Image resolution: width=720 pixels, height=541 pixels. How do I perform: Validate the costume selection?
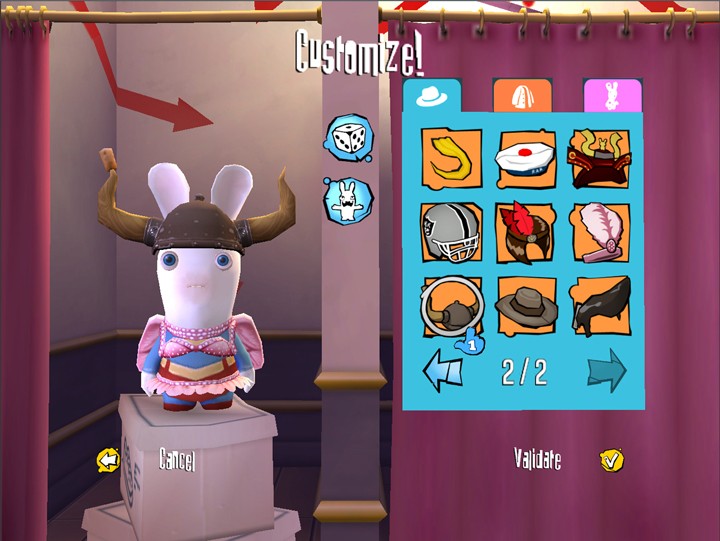611,460
